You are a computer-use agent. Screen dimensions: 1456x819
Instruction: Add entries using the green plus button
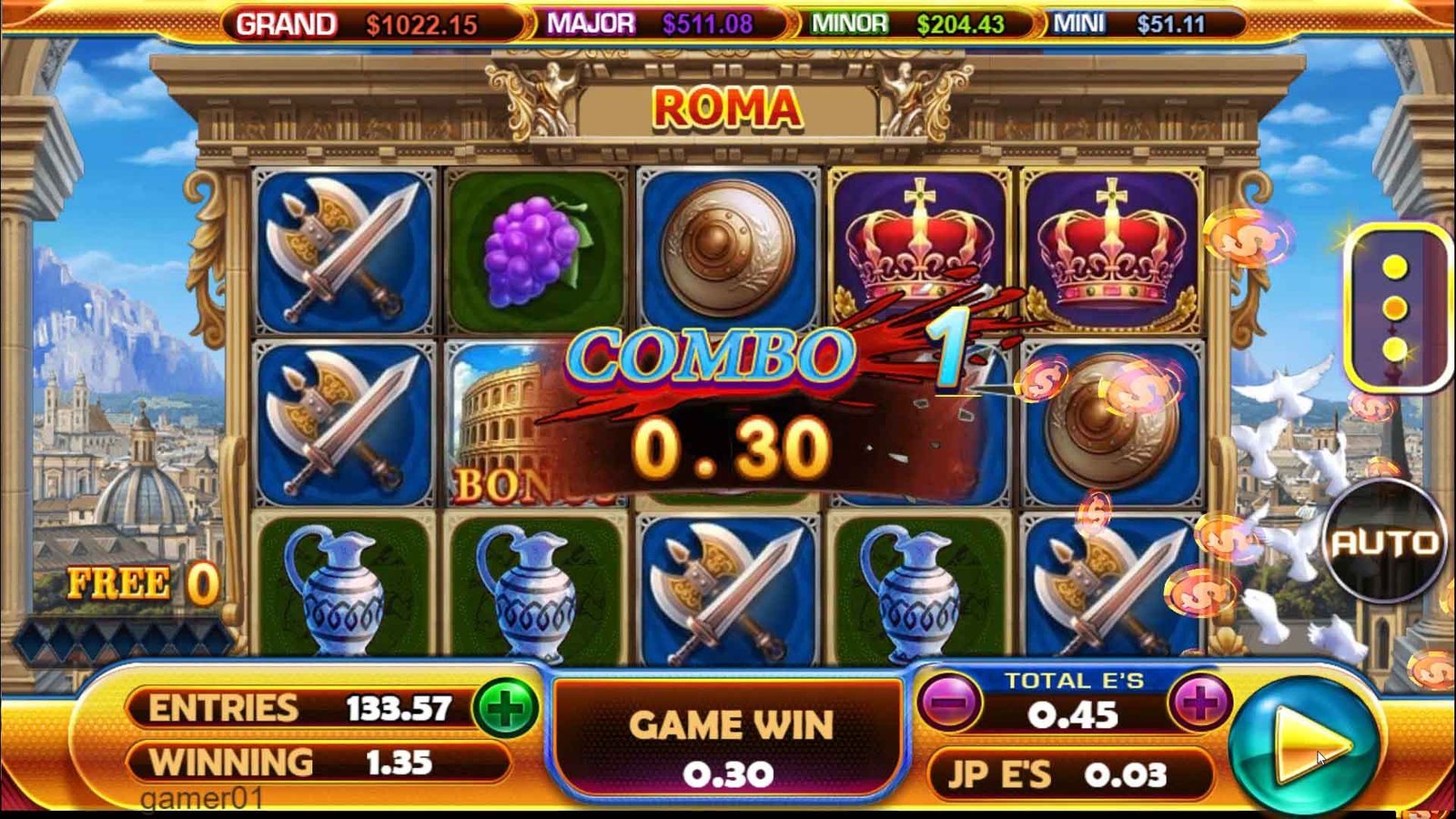(x=506, y=709)
